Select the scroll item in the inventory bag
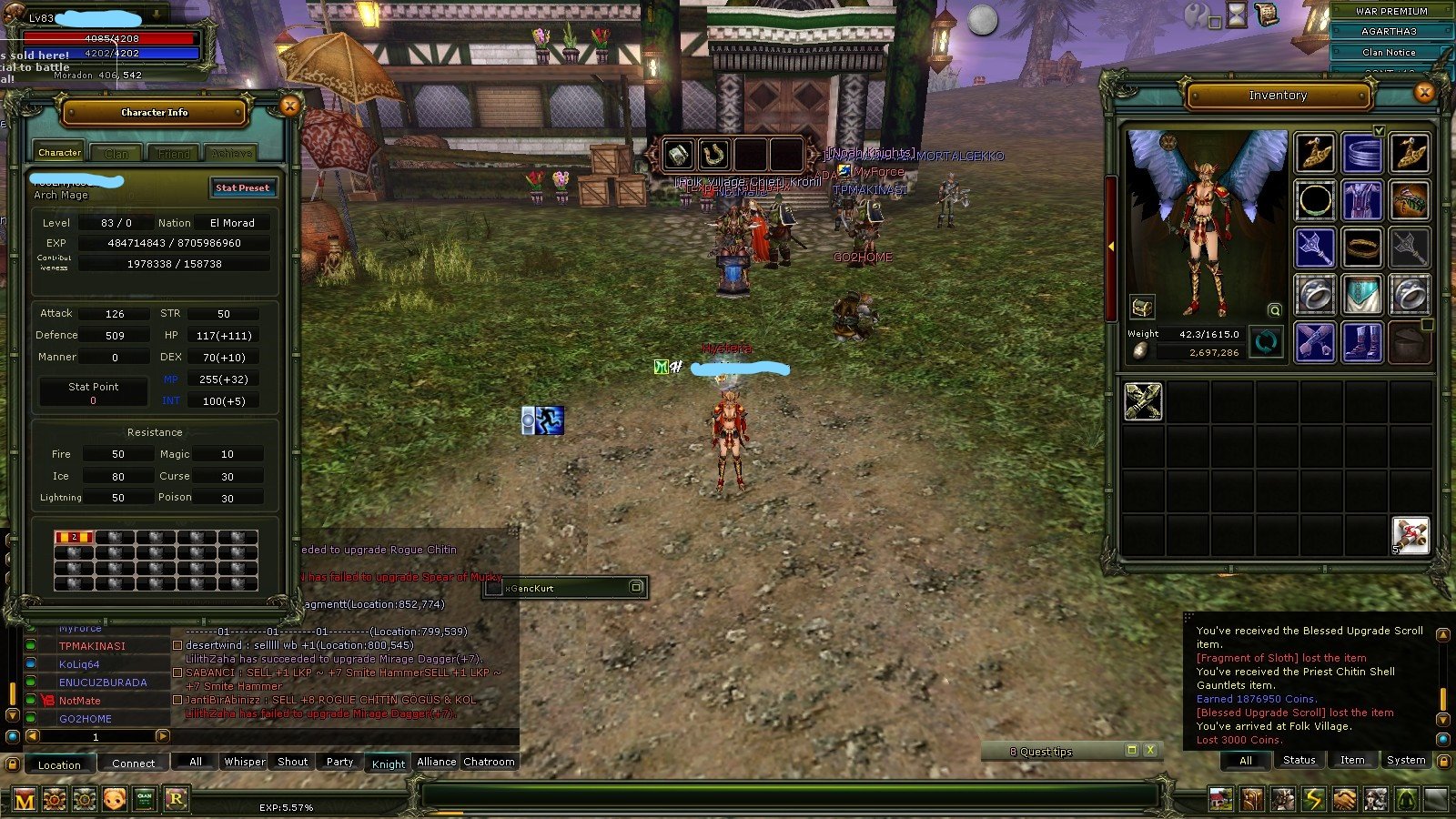This screenshot has height=819, width=1456. tap(1410, 535)
